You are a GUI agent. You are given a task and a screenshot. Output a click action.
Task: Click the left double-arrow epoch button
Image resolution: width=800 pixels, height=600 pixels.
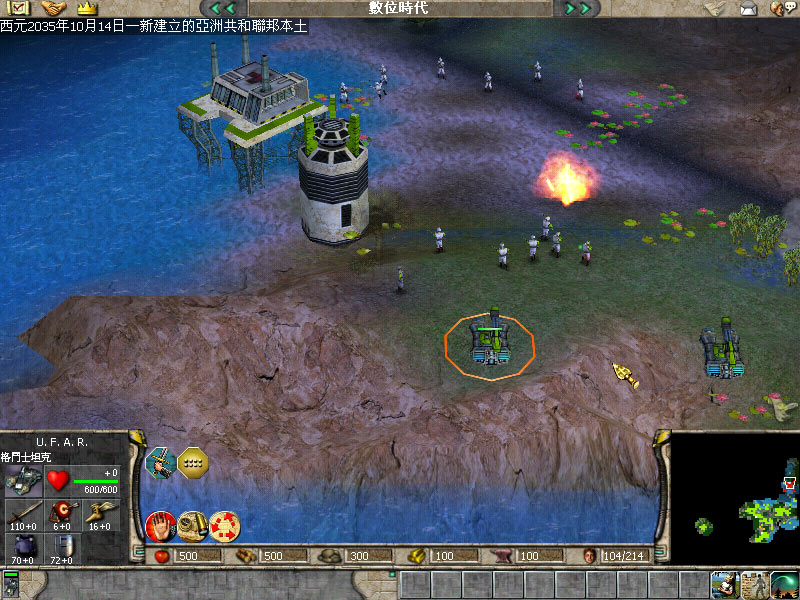(x=222, y=8)
